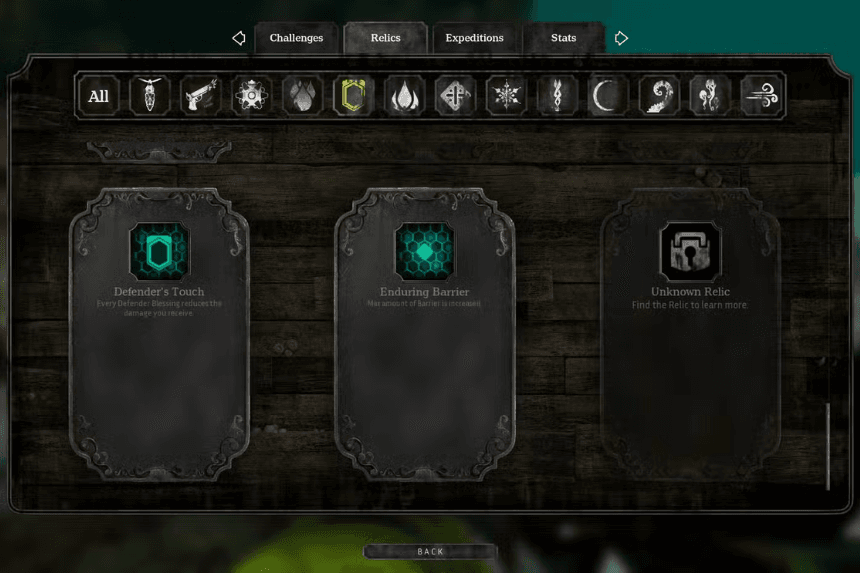Image resolution: width=860 pixels, height=573 pixels.
Task: Filter relics by the revolver icon
Action: 200,96
